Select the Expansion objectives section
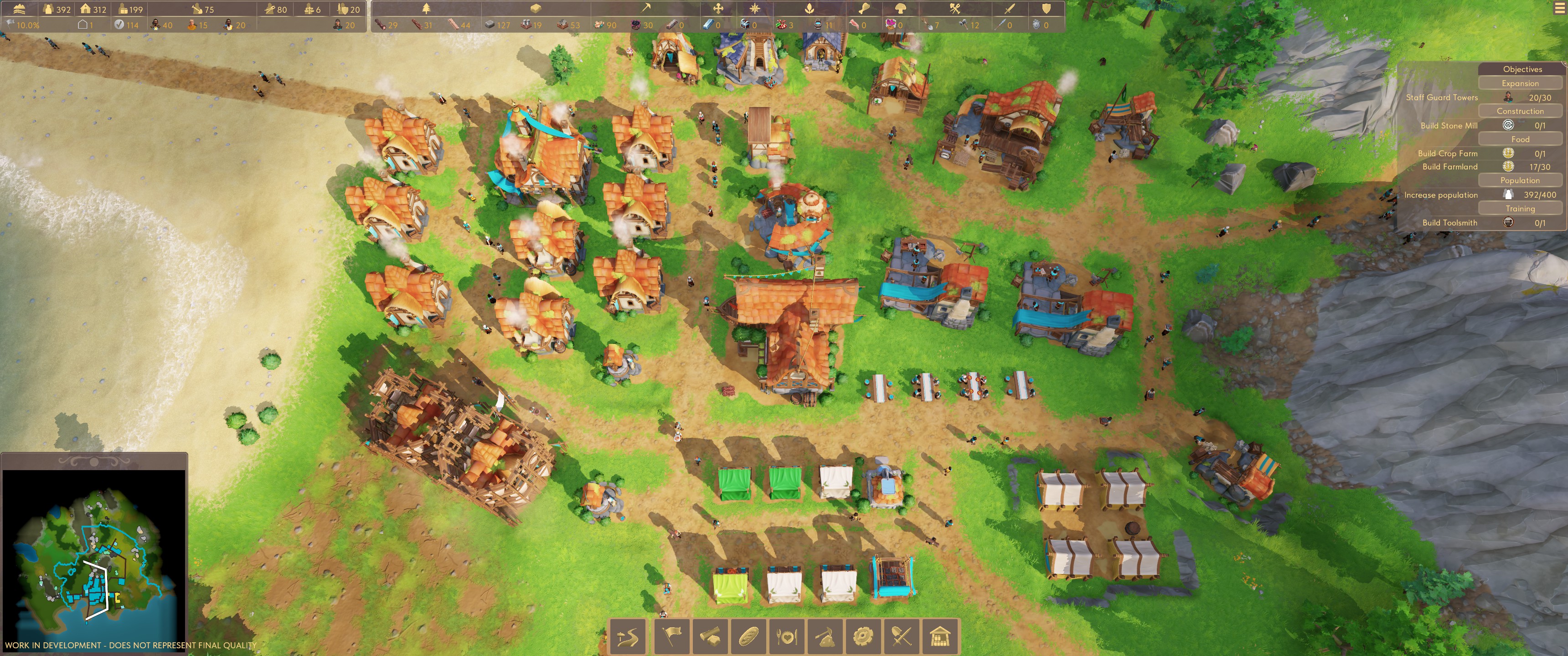Image resolution: width=1568 pixels, height=656 pixels. [x=1519, y=83]
